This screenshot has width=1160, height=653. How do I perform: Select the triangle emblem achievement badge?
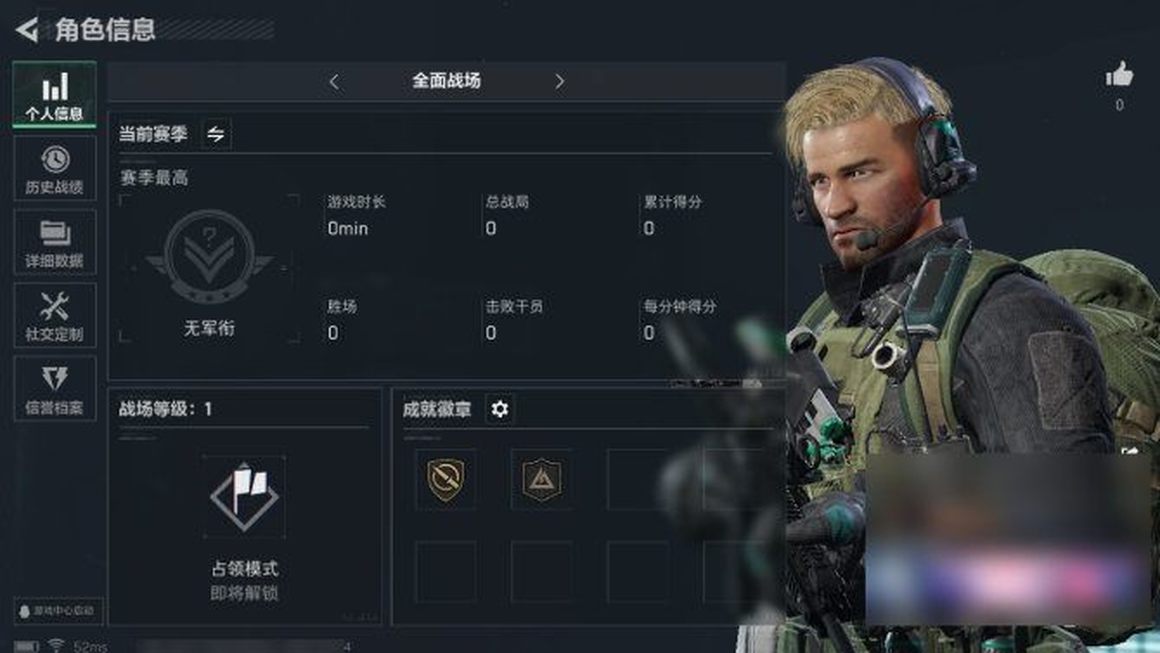(x=541, y=480)
